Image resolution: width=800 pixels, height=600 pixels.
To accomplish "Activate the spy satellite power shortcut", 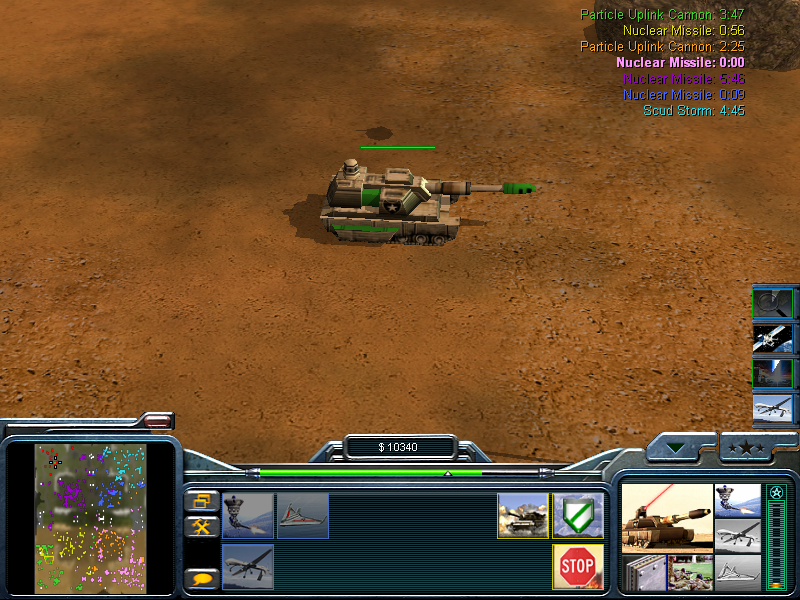I will click(773, 338).
